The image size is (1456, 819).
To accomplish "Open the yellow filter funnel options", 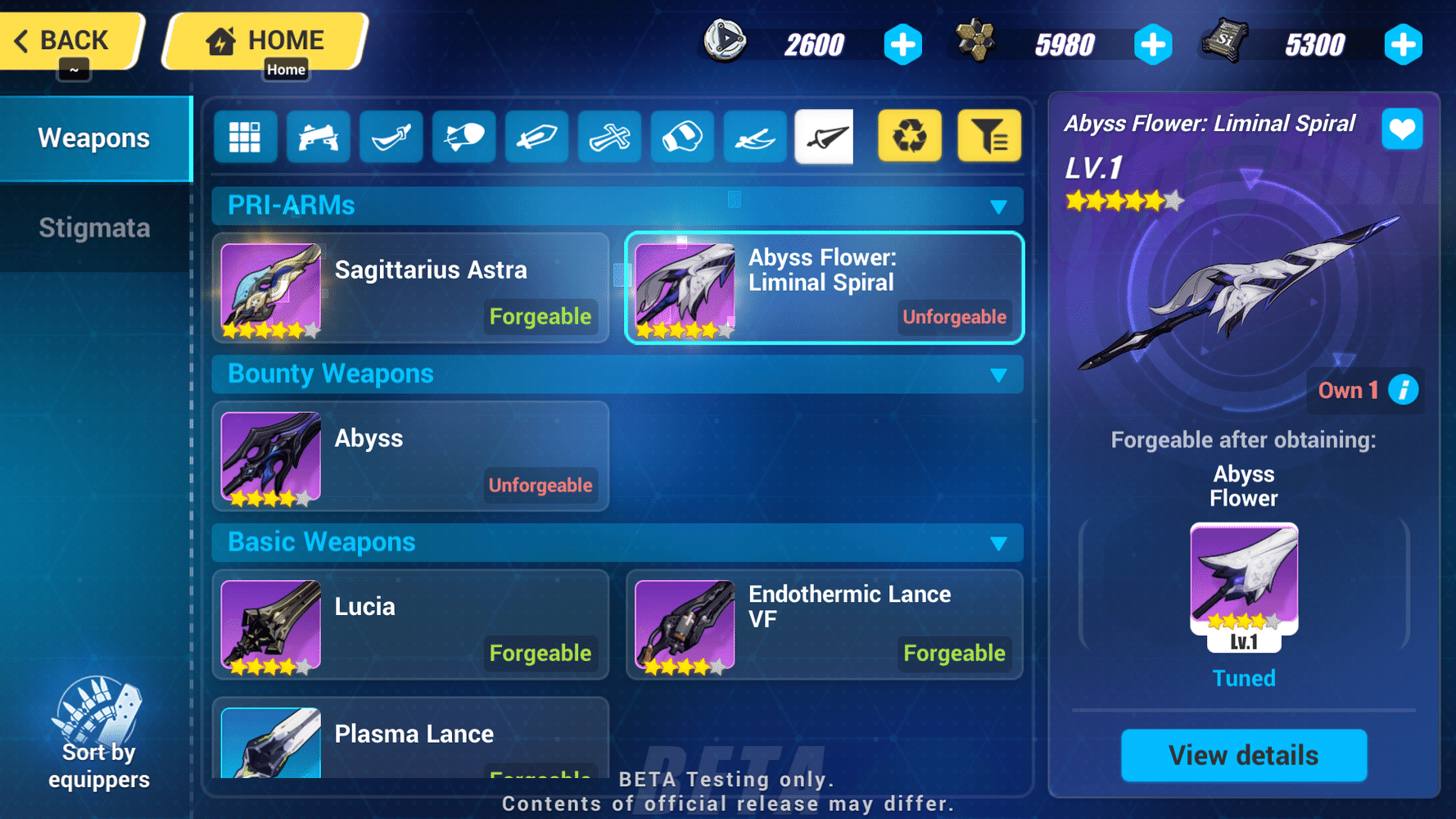I will [x=988, y=137].
